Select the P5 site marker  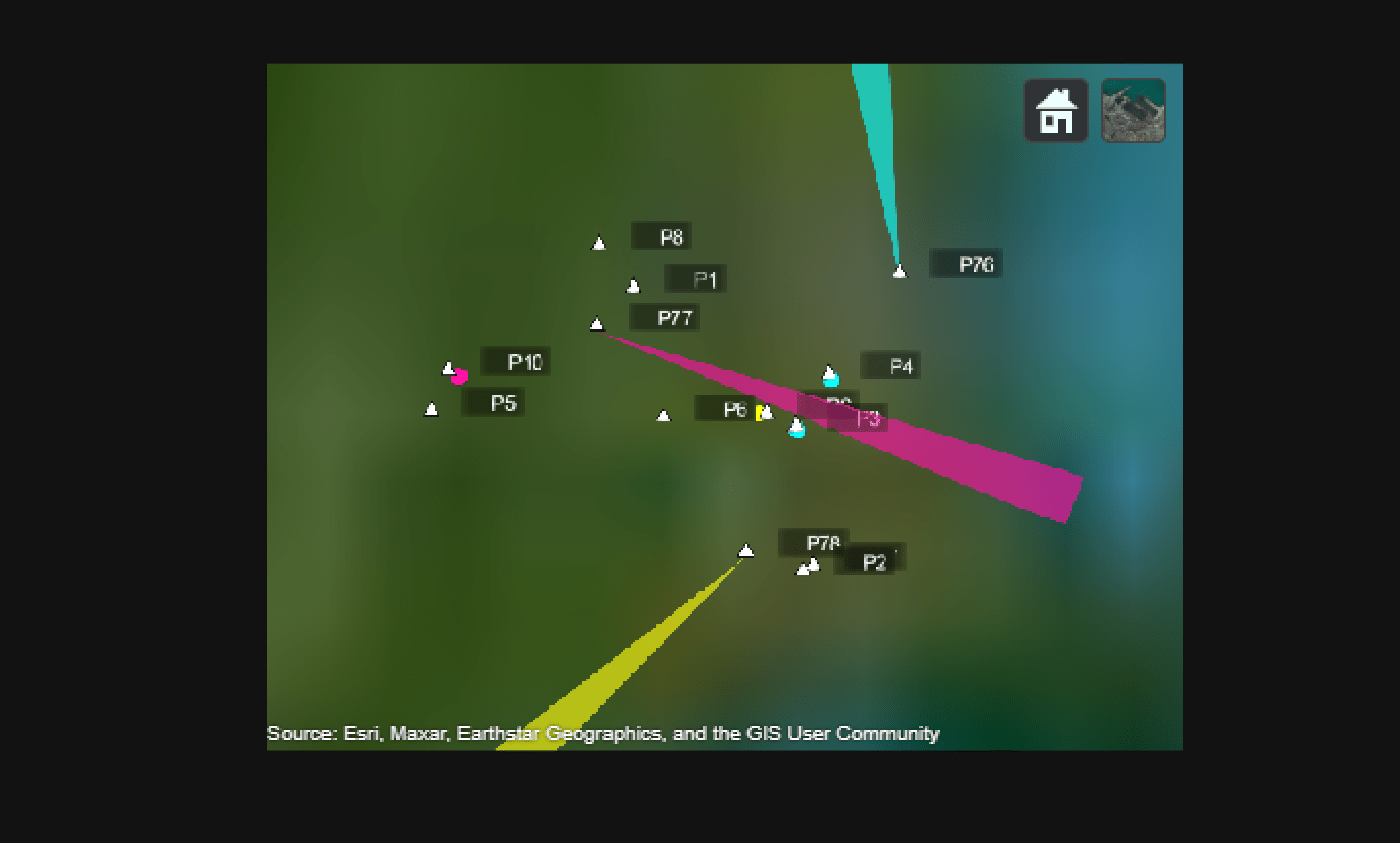click(432, 406)
